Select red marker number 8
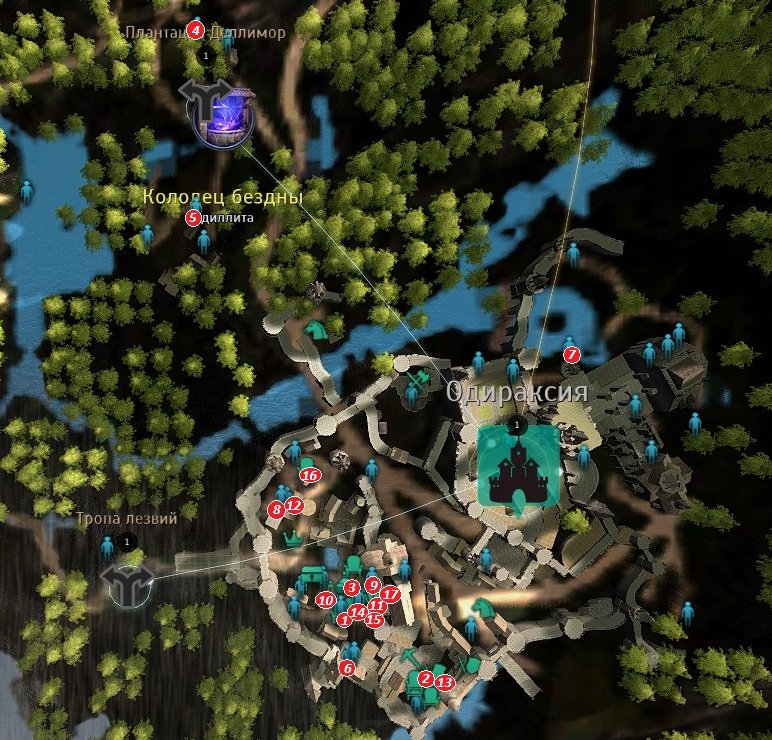 click(277, 509)
